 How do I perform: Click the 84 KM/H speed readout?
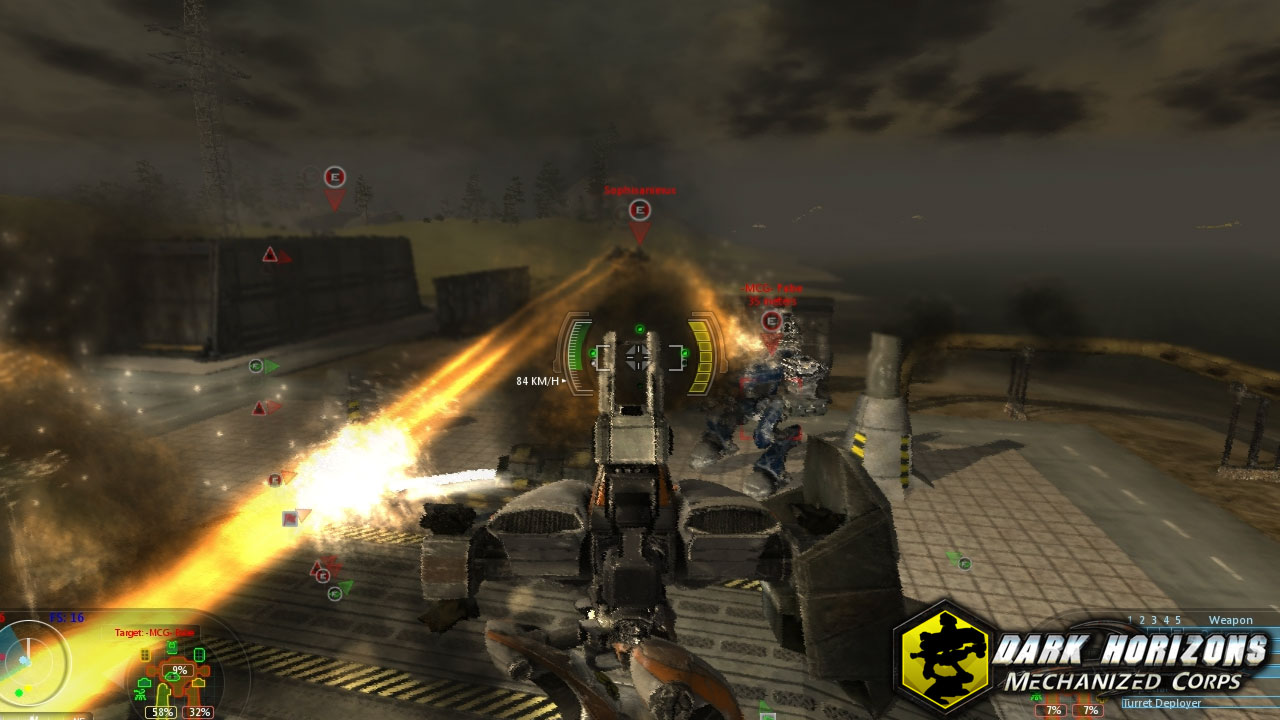(535, 381)
